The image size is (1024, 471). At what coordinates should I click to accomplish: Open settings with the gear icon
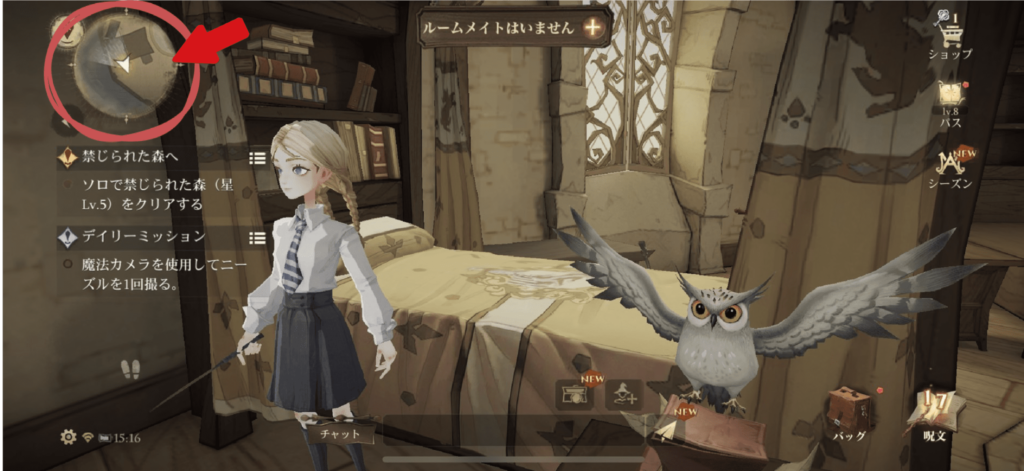click(68, 437)
